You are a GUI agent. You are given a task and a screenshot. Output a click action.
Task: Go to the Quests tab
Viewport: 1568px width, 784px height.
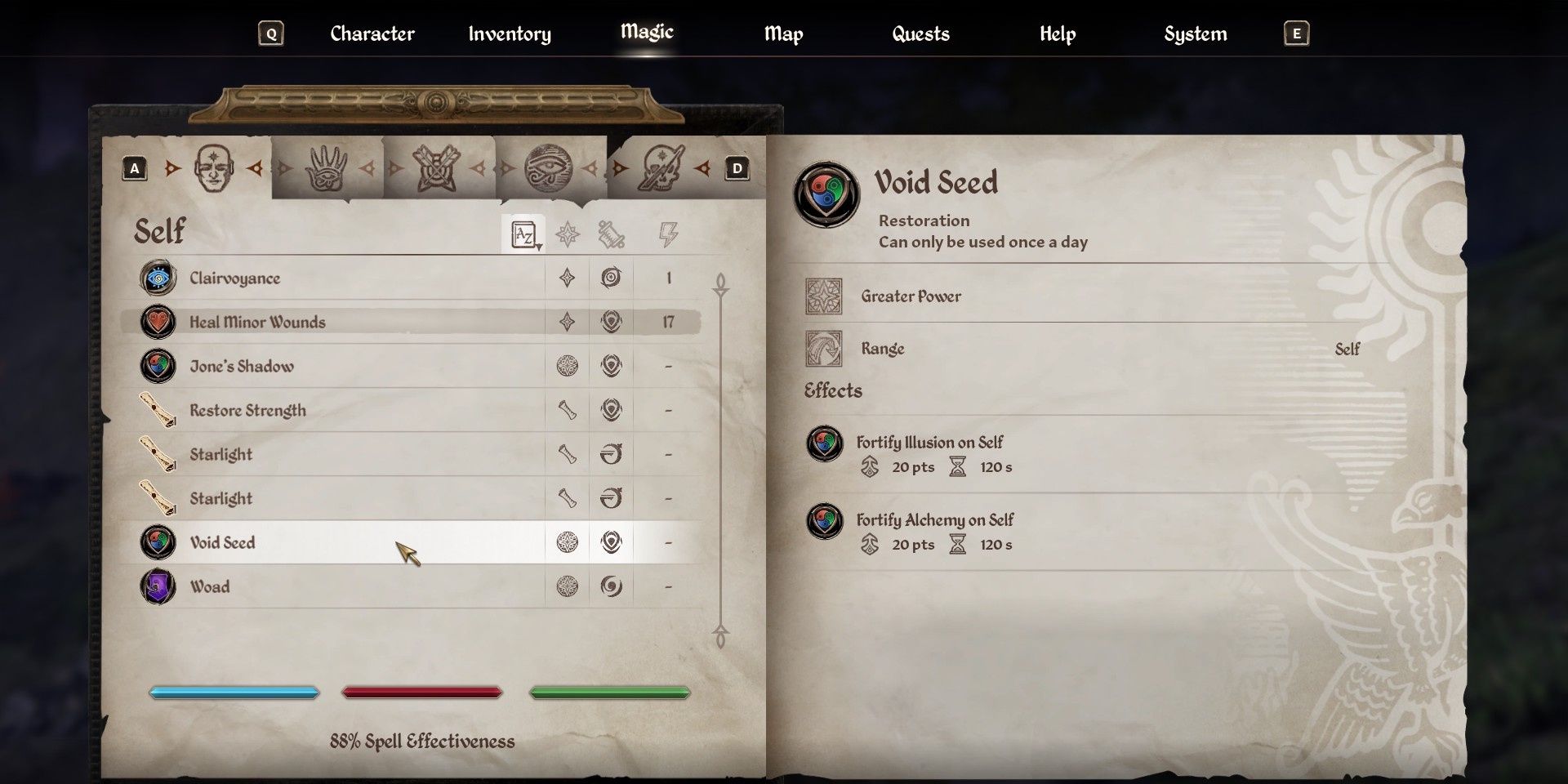pyautogui.click(x=920, y=33)
